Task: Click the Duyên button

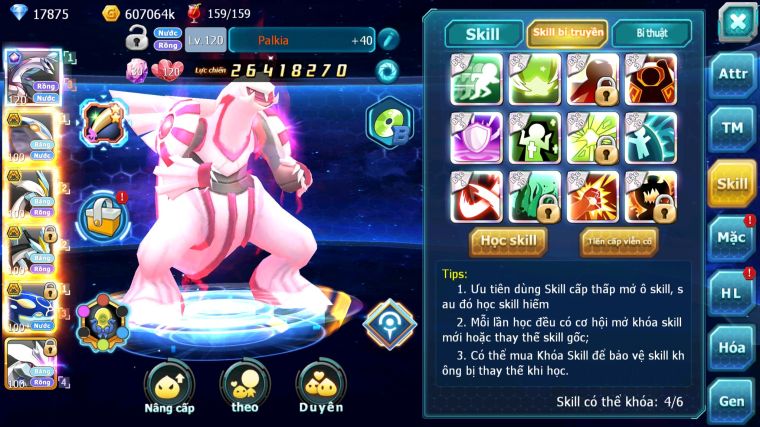Action: (x=320, y=388)
